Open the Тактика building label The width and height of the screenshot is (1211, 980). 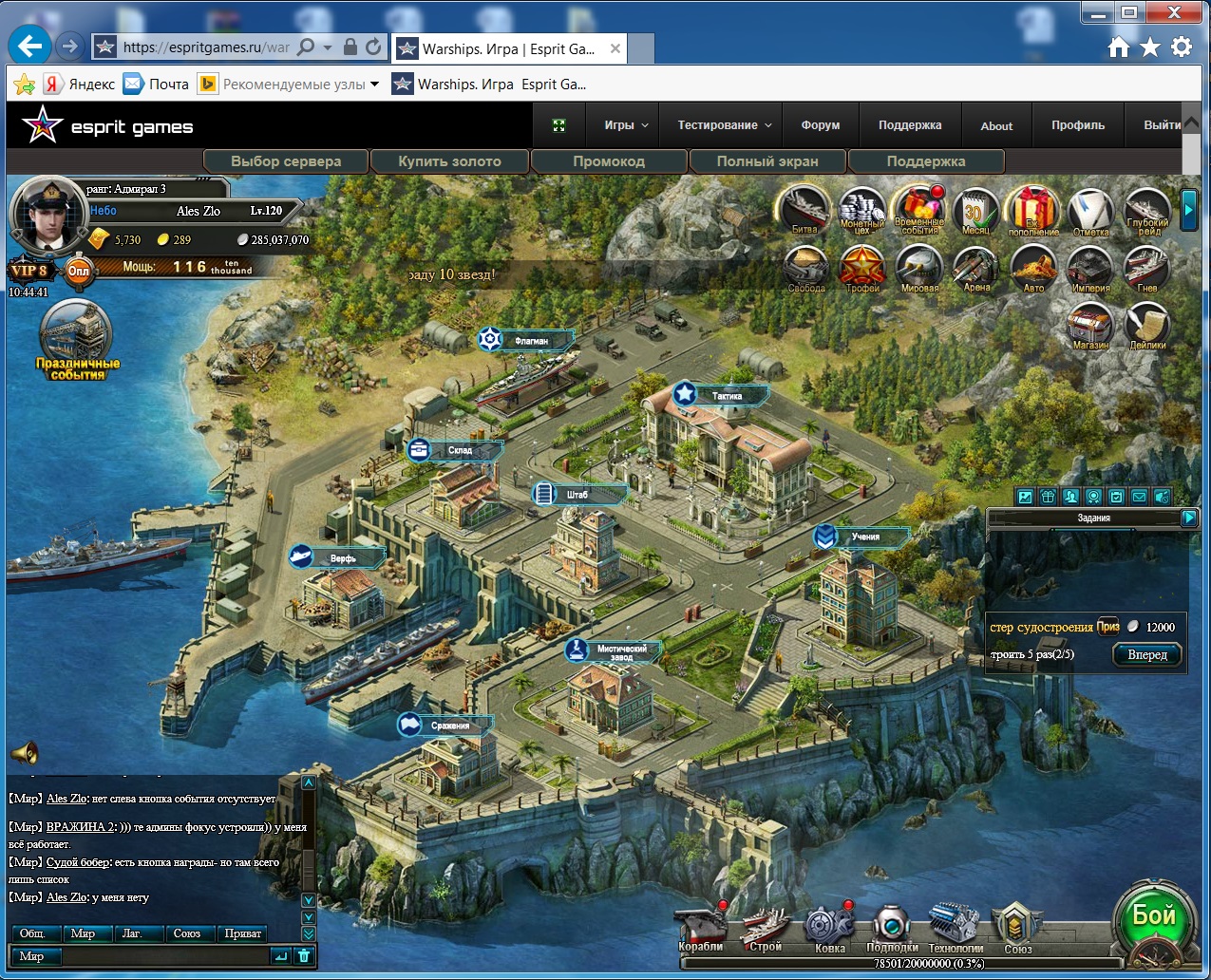click(x=724, y=395)
